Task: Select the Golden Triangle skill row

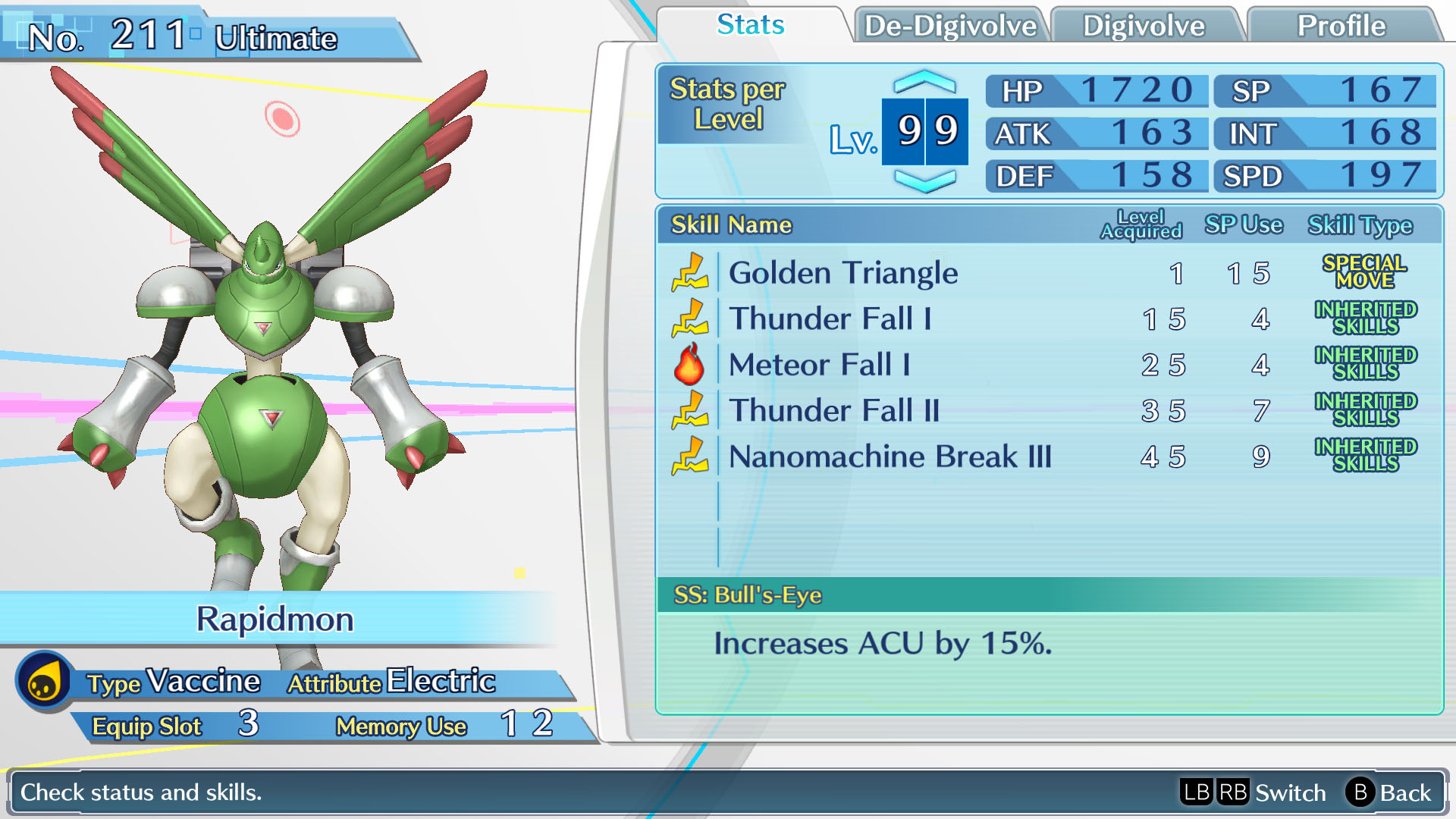Action: point(842,274)
